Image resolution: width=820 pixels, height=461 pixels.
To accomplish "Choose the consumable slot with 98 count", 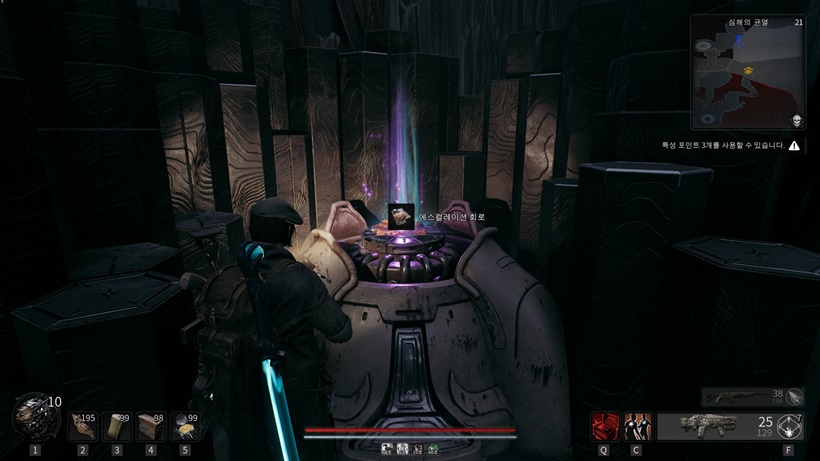I will pos(151,427).
